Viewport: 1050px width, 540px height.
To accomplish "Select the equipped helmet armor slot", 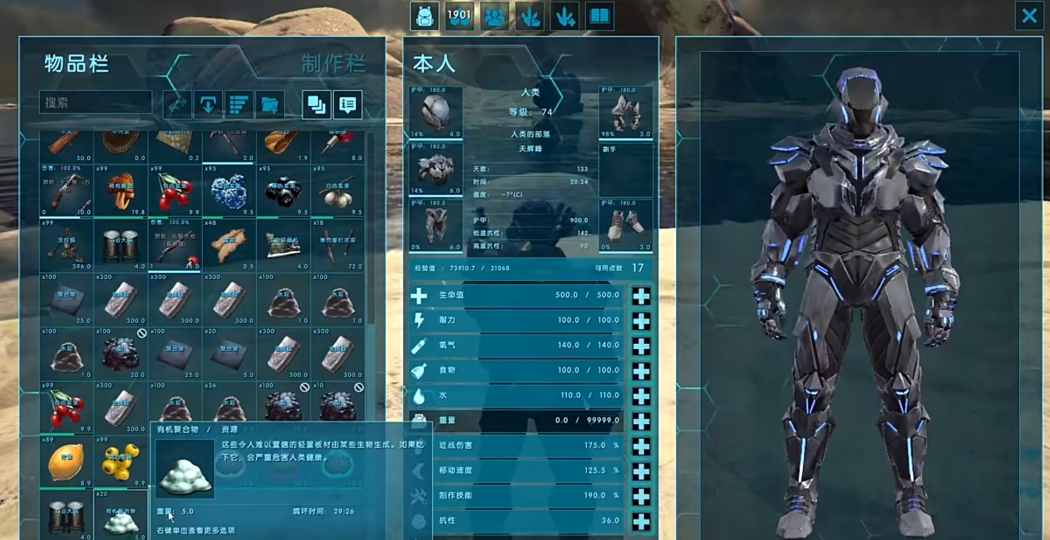I will [436, 111].
